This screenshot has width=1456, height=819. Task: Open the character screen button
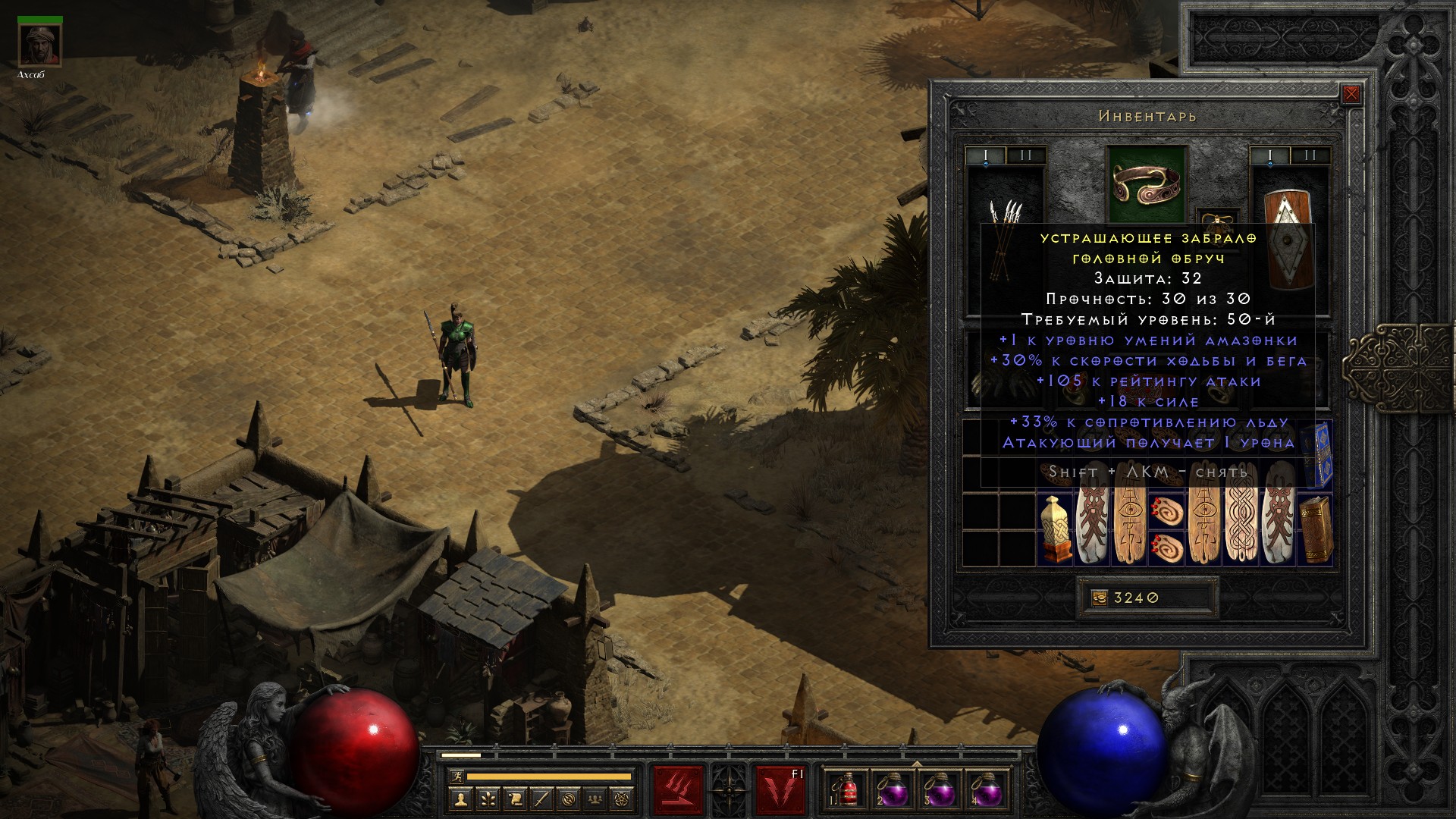(460, 799)
